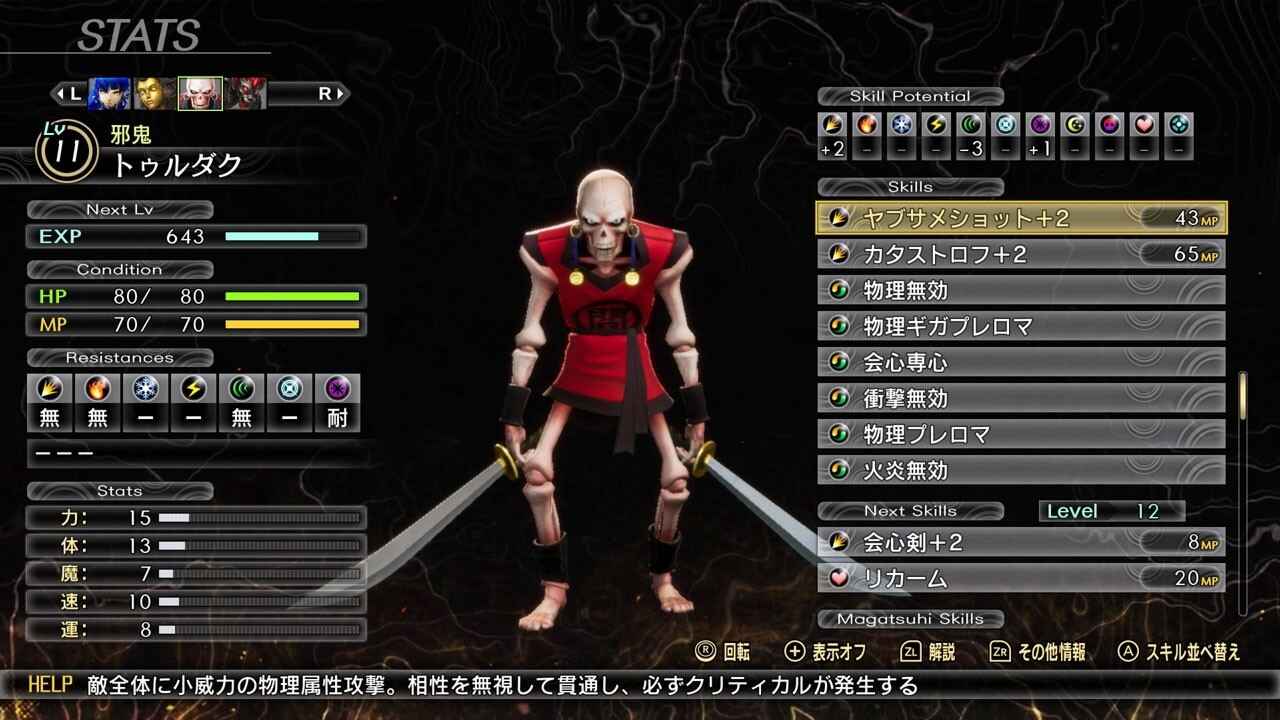Choose the skull-faced demon portrait

[x=200, y=94]
